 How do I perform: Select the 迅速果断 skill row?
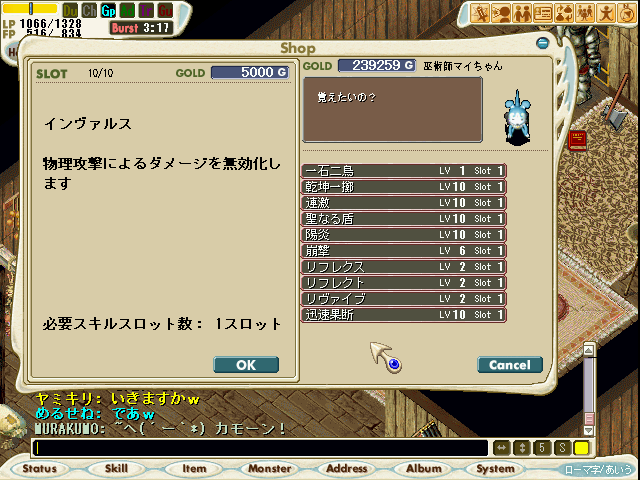coord(403,315)
